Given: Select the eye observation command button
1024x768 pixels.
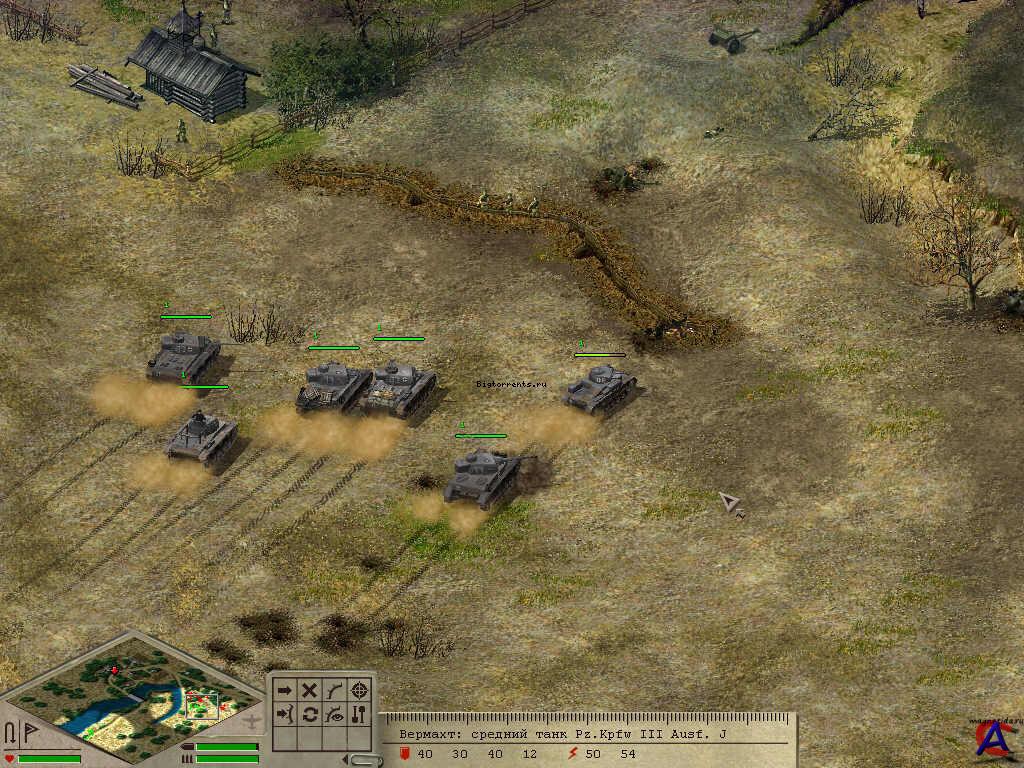Looking at the screenshot, I should click(335, 714).
